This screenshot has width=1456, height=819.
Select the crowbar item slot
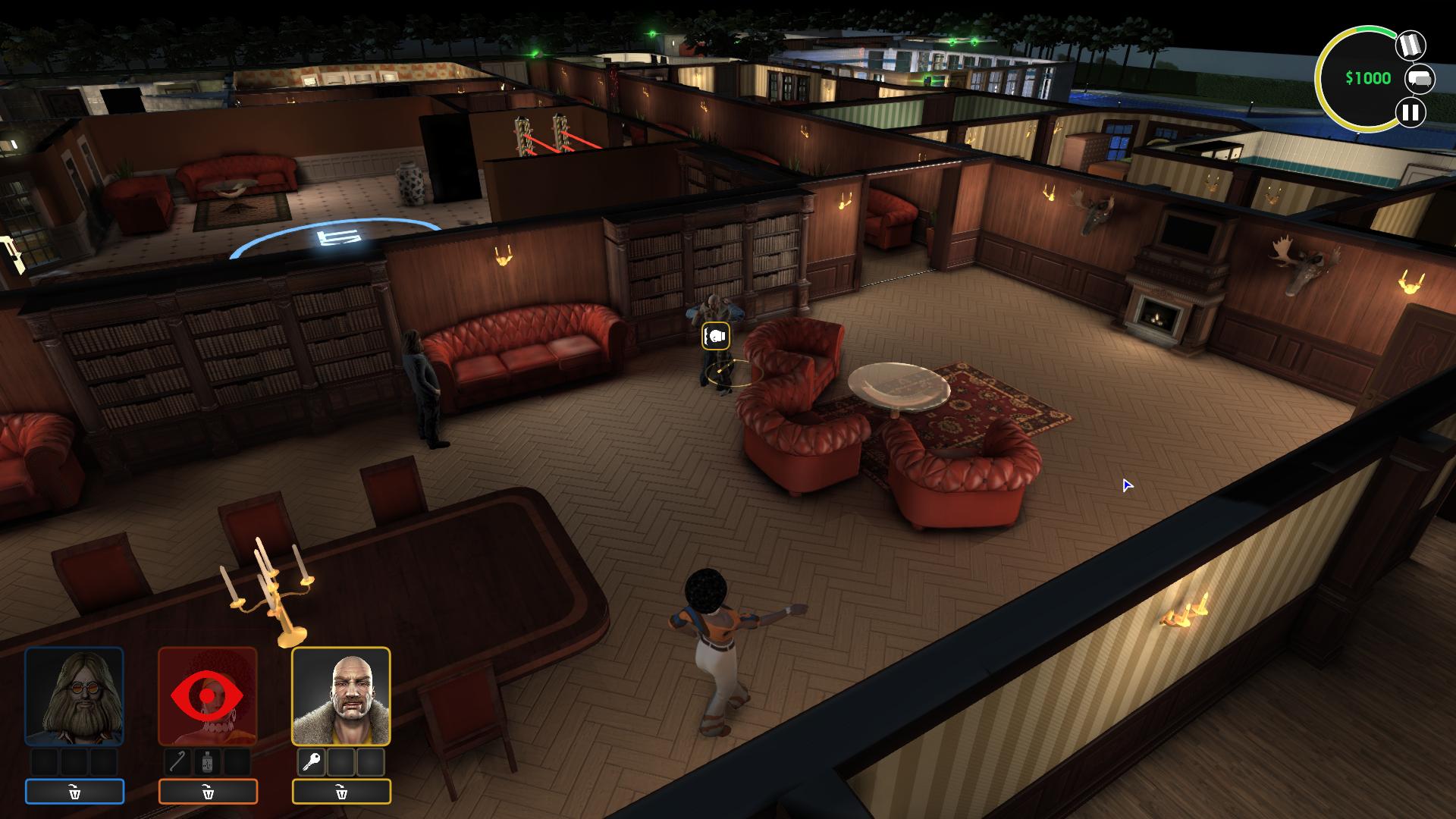178,761
